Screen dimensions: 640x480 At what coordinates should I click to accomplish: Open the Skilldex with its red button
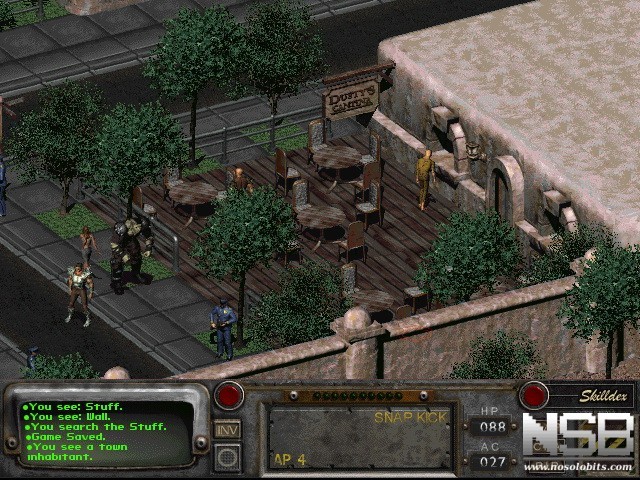click(x=534, y=395)
